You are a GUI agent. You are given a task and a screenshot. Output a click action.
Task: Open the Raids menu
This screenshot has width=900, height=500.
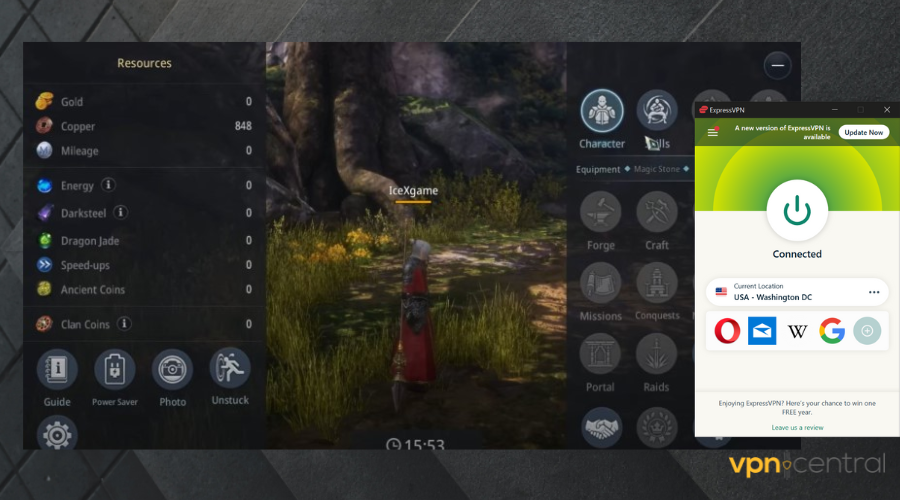[657, 354]
